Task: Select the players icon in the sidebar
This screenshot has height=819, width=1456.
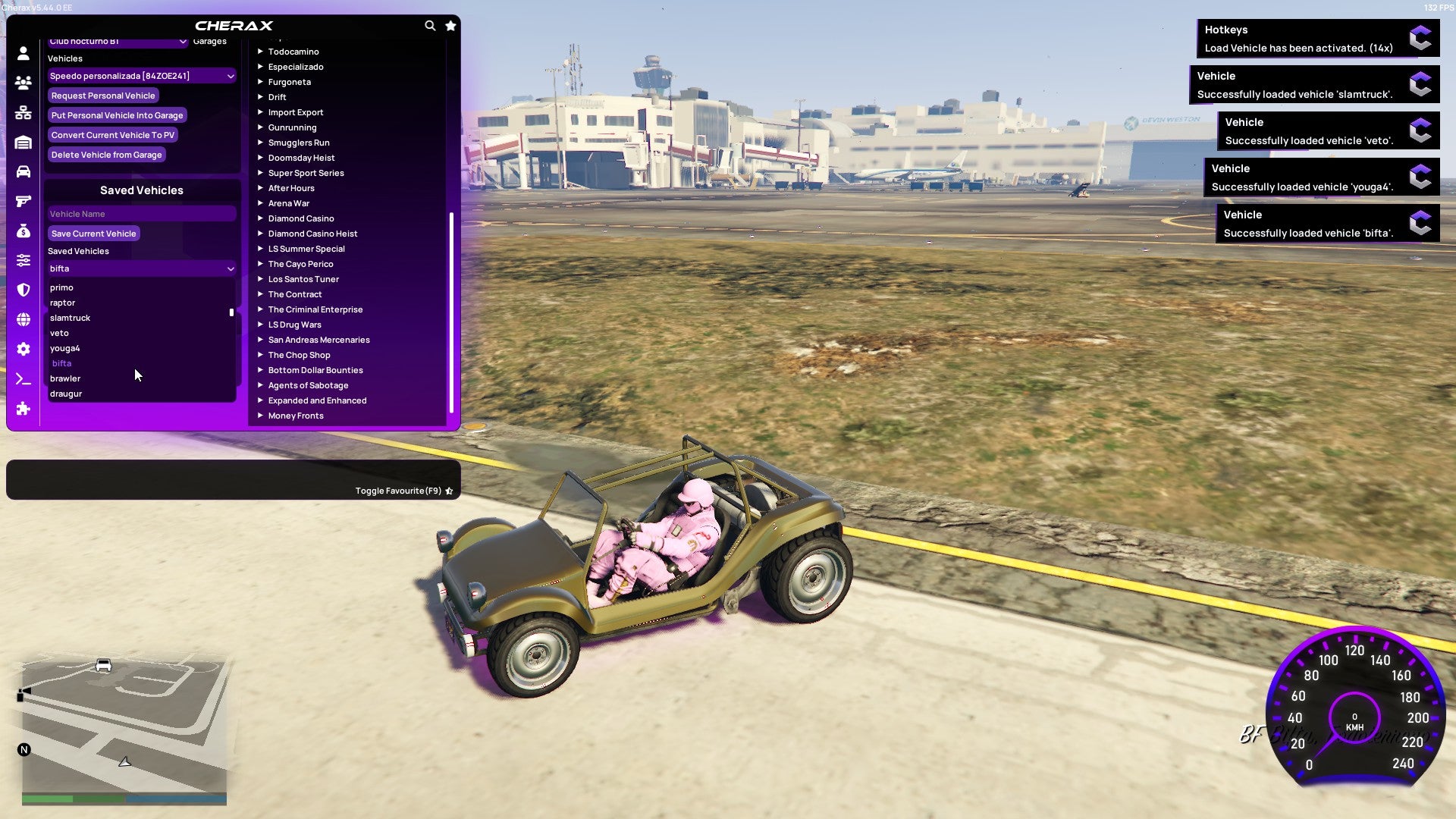Action: point(23,83)
